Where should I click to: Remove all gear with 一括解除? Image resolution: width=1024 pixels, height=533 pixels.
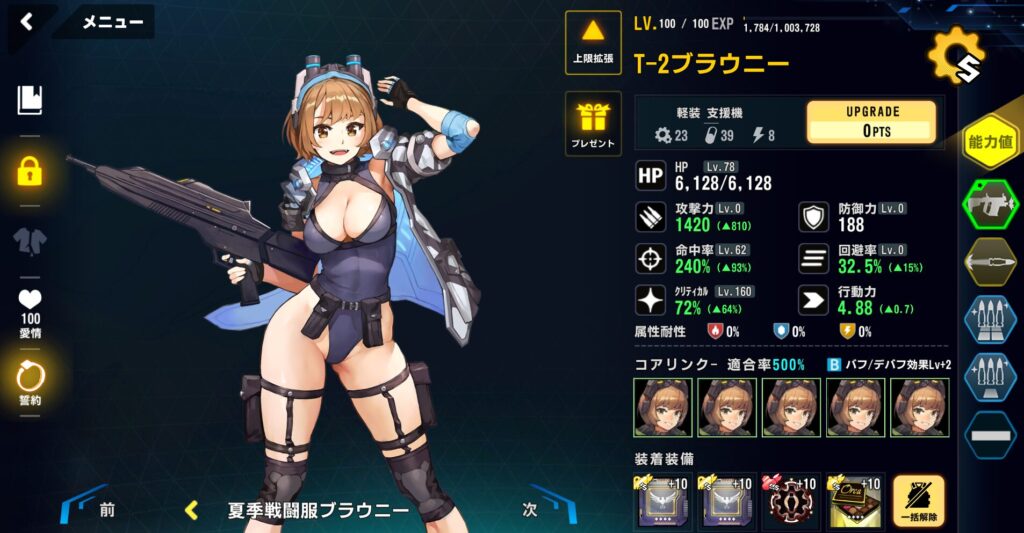pos(918,501)
